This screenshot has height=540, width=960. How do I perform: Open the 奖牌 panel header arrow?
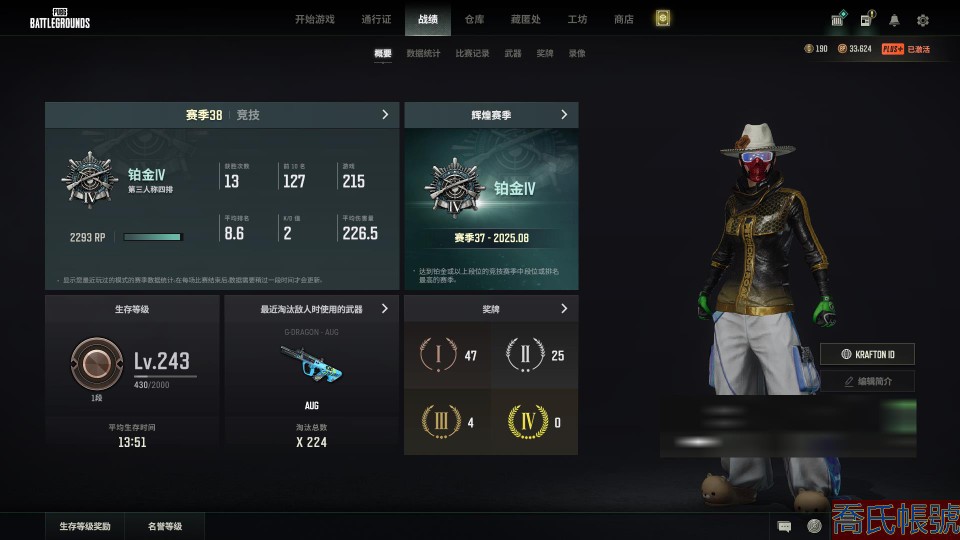point(564,309)
